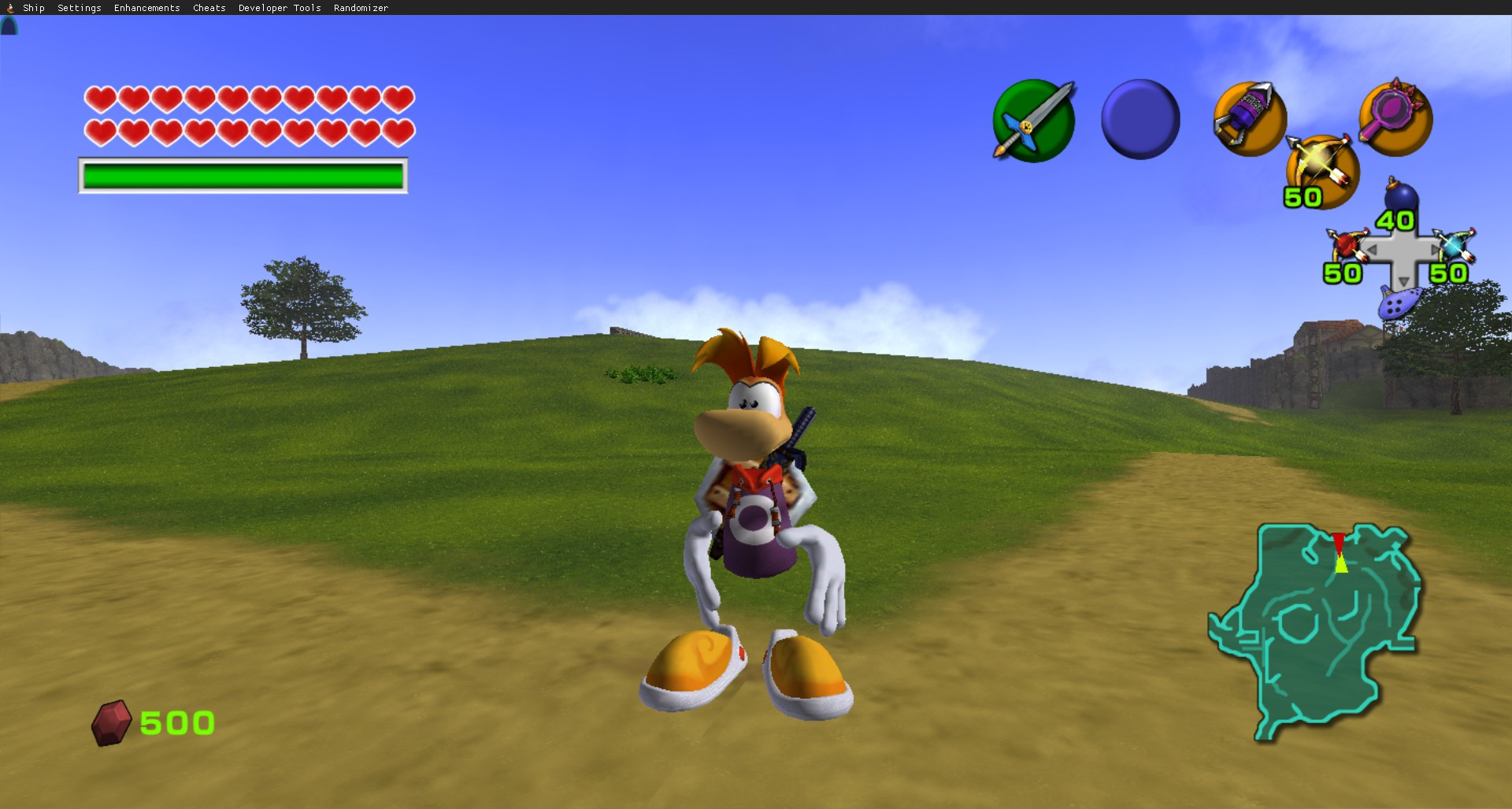Open the Enhancements menu
Viewport: 1512px width, 809px height.
(x=146, y=7)
